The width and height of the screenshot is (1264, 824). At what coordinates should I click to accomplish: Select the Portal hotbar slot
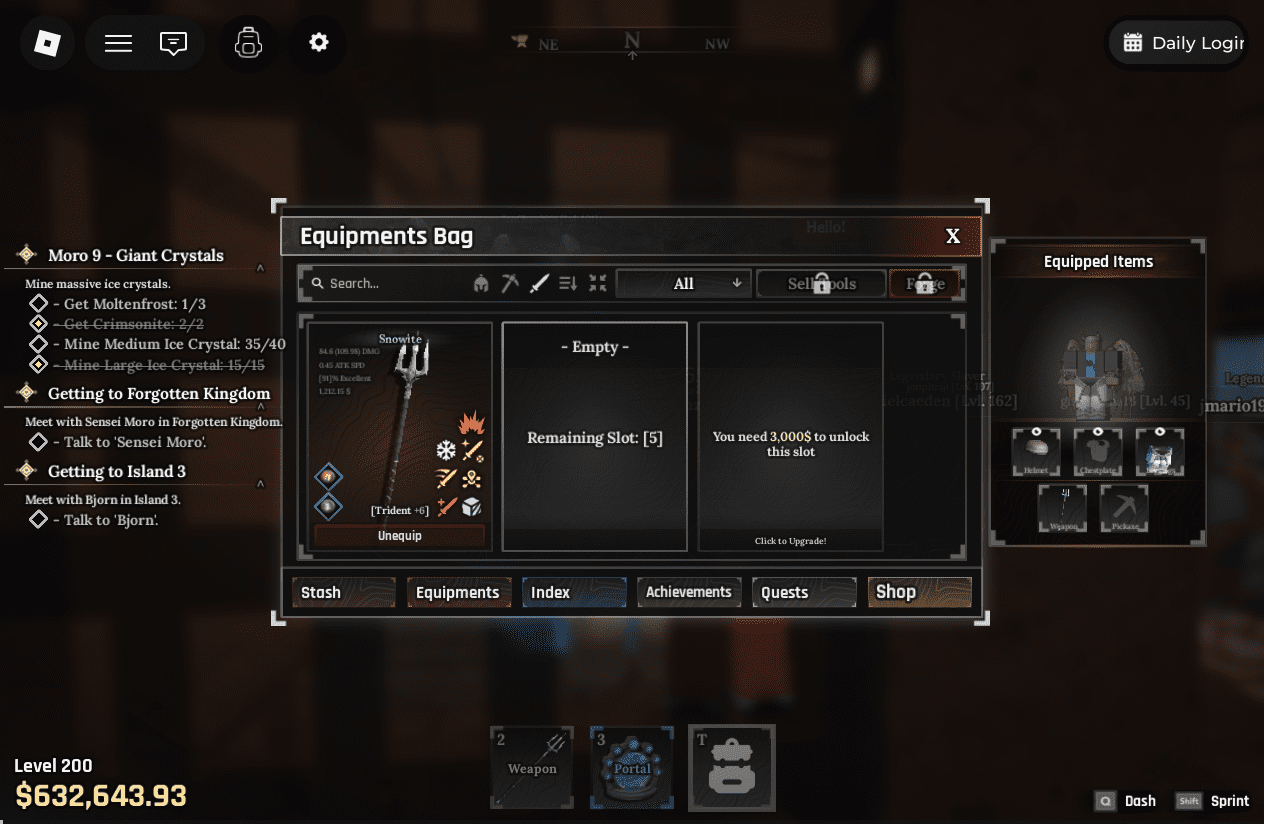coord(632,767)
